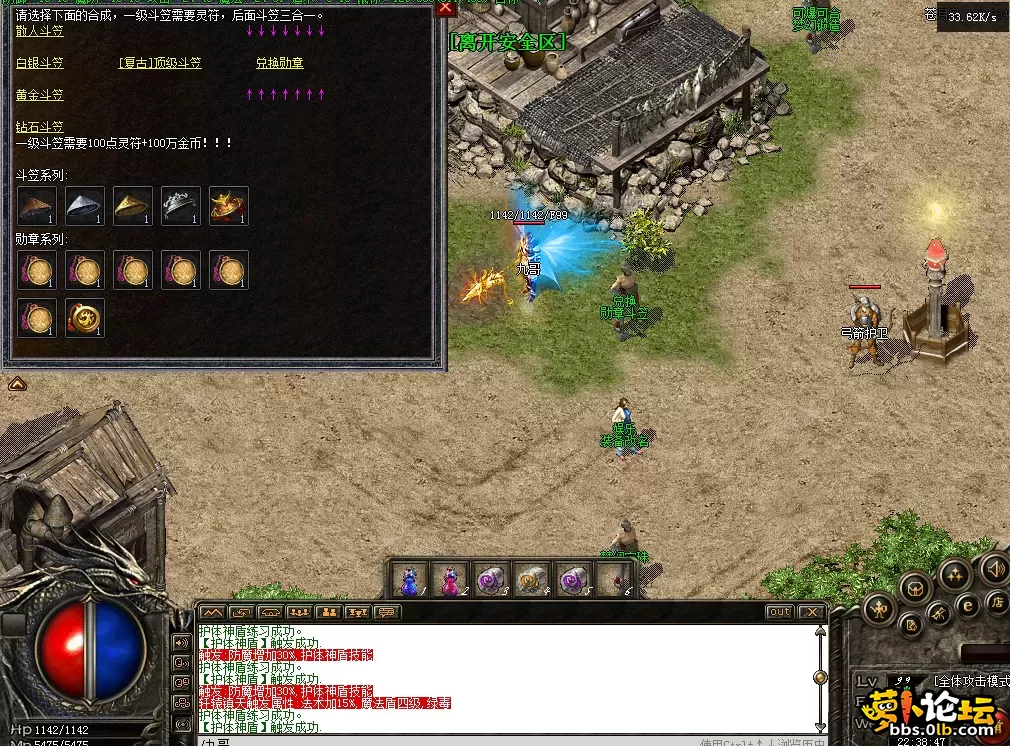Select the gold dragon medal item slot

pyautogui.click(x=85, y=318)
